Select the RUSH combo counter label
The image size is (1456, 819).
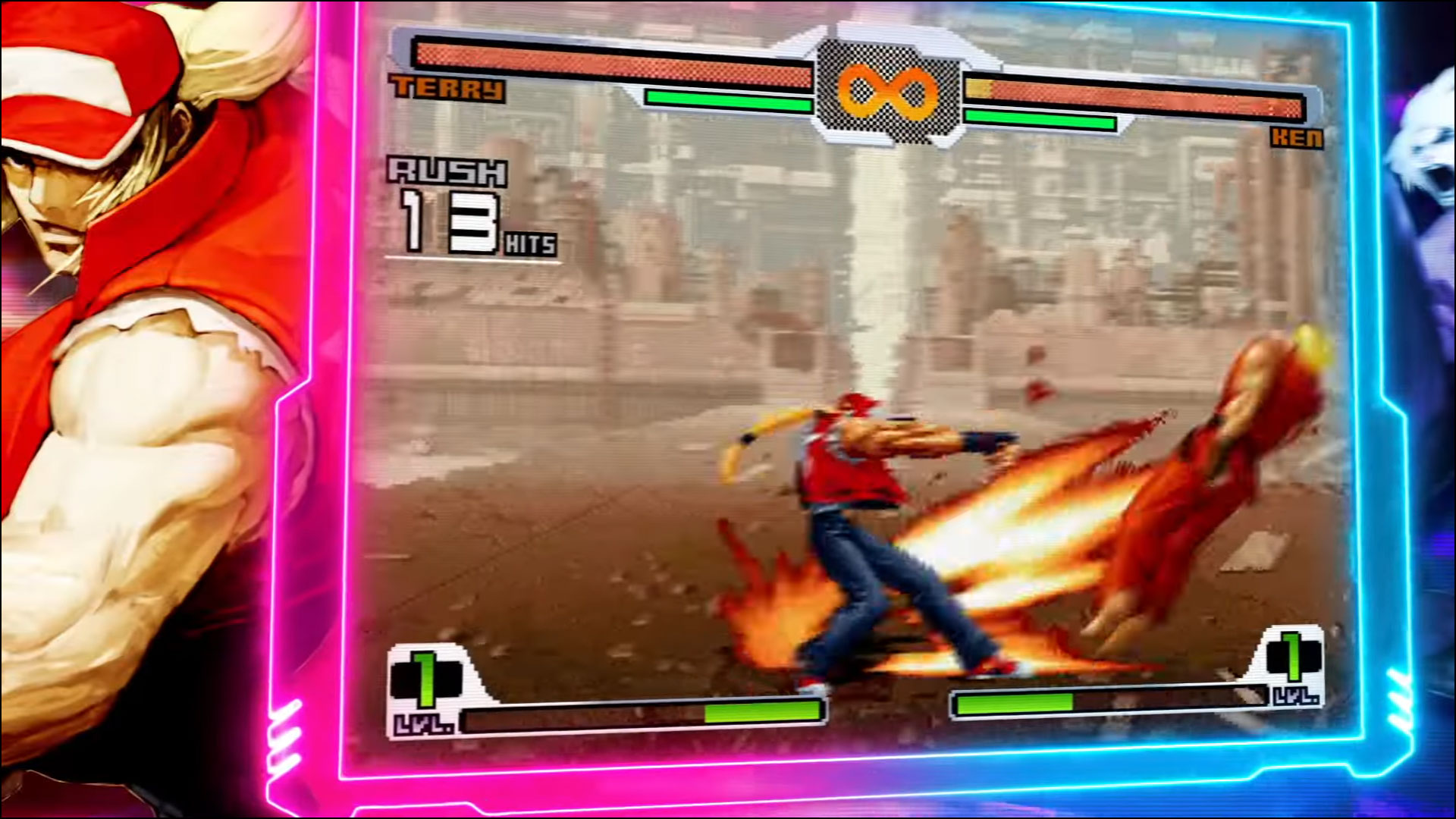(448, 173)
